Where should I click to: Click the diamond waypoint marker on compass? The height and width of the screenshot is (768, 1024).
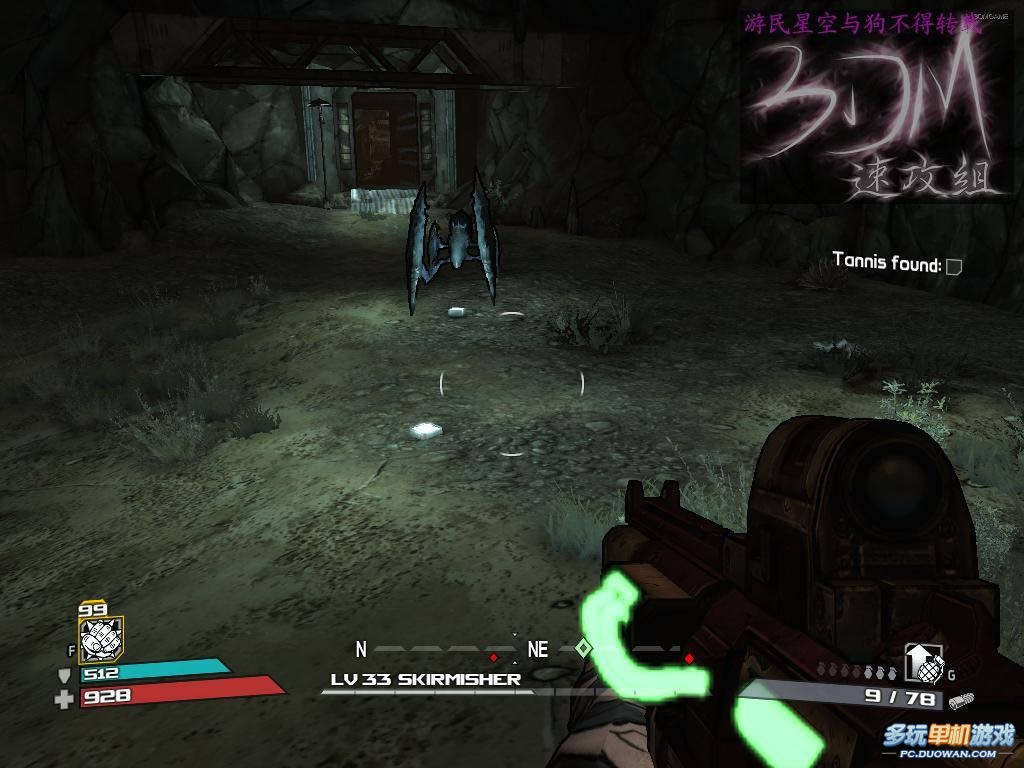584,649
